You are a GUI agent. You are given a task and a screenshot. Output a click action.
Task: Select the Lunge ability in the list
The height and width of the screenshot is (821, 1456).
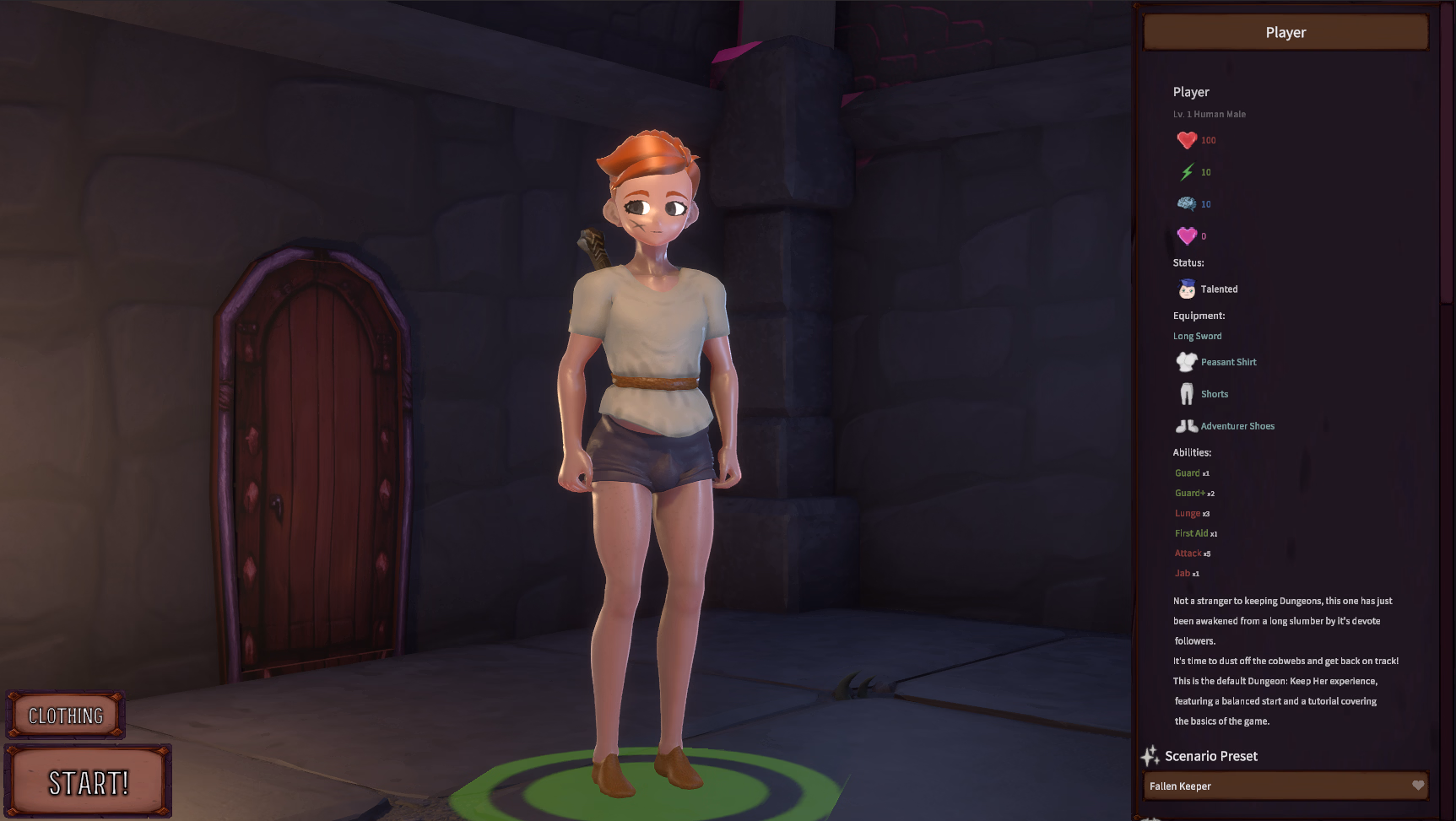(x=1188, y=514)
